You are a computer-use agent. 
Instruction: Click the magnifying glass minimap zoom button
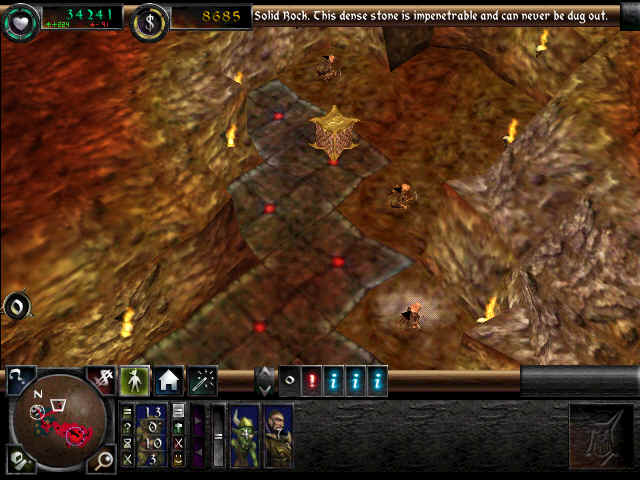tap(103, 459)
